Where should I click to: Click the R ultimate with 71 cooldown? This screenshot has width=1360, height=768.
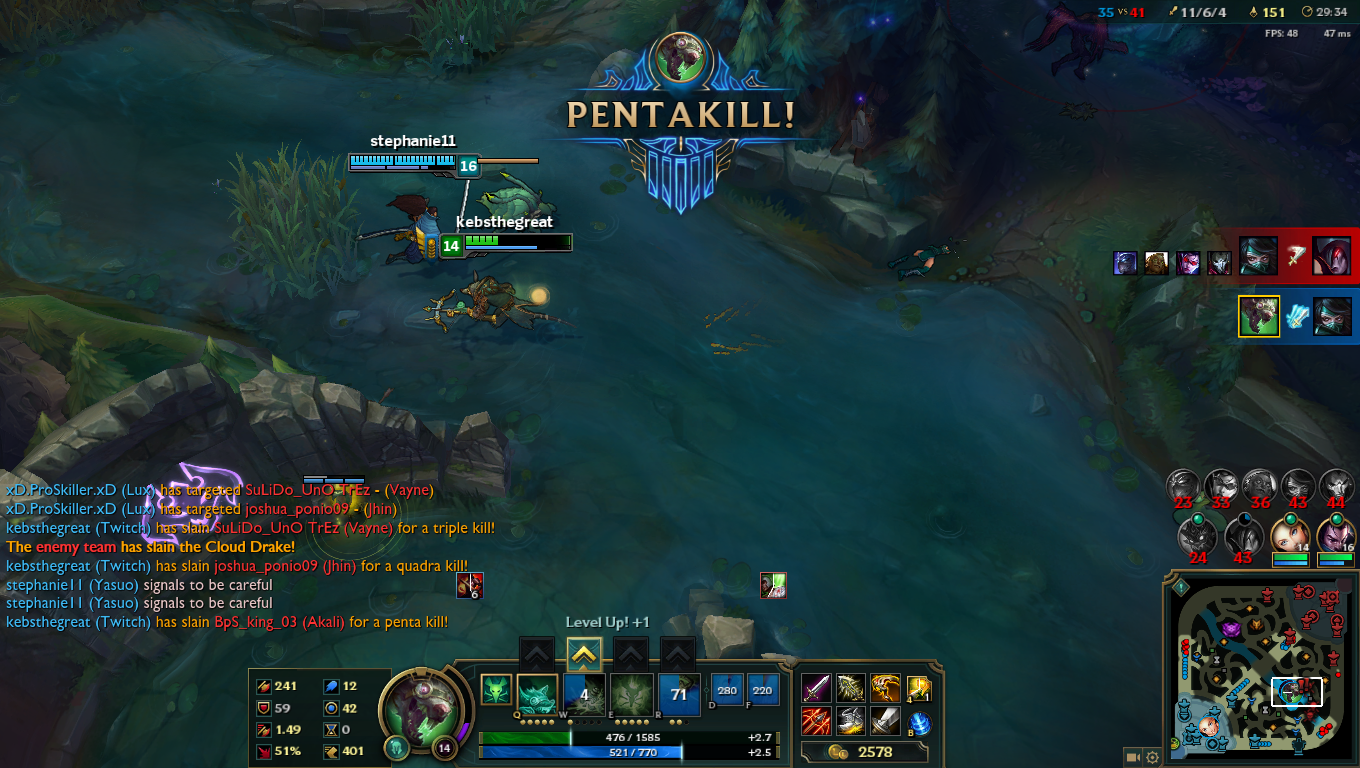click(x=679, y=692)
